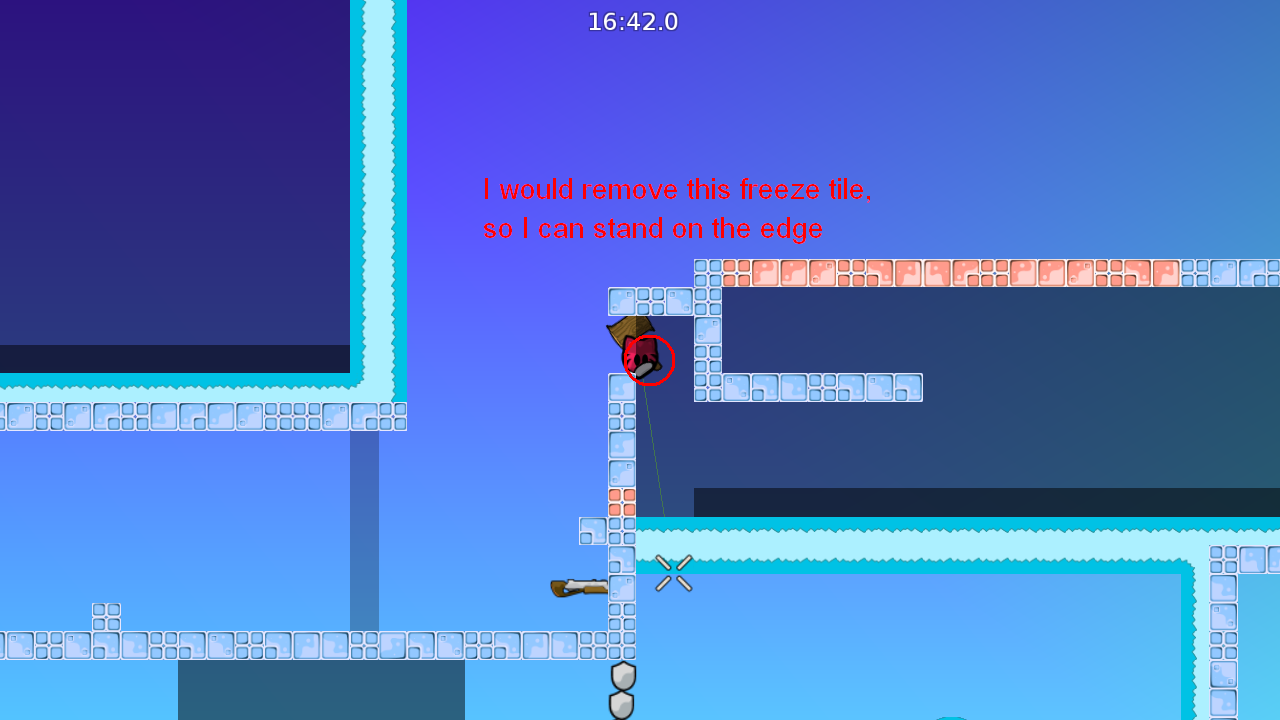Click the race timer showing 16:42.0
The width and height of the screenshot is (1280, 720).
(x=632, y=21)
